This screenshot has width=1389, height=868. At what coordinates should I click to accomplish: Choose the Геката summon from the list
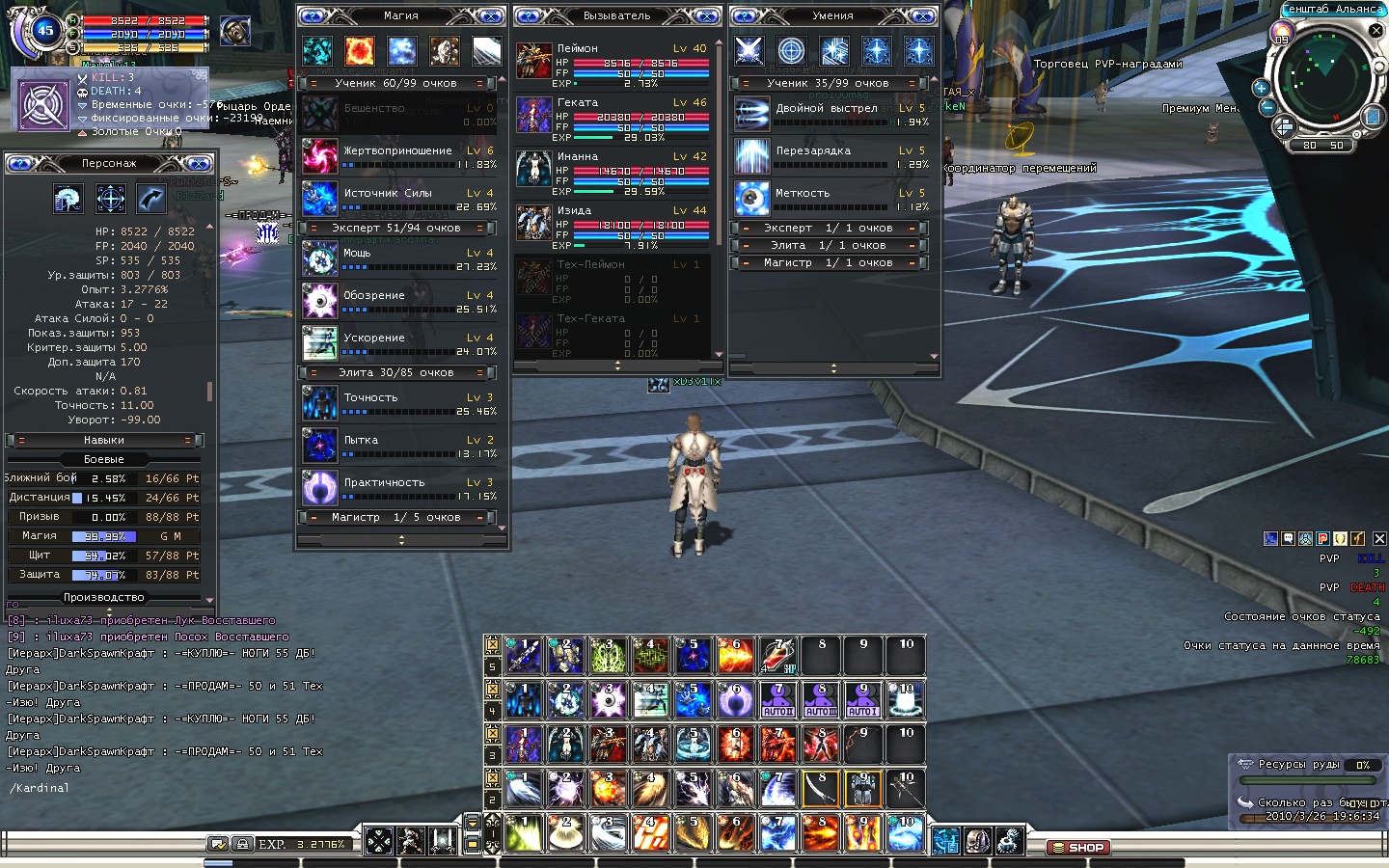(533, 114)
